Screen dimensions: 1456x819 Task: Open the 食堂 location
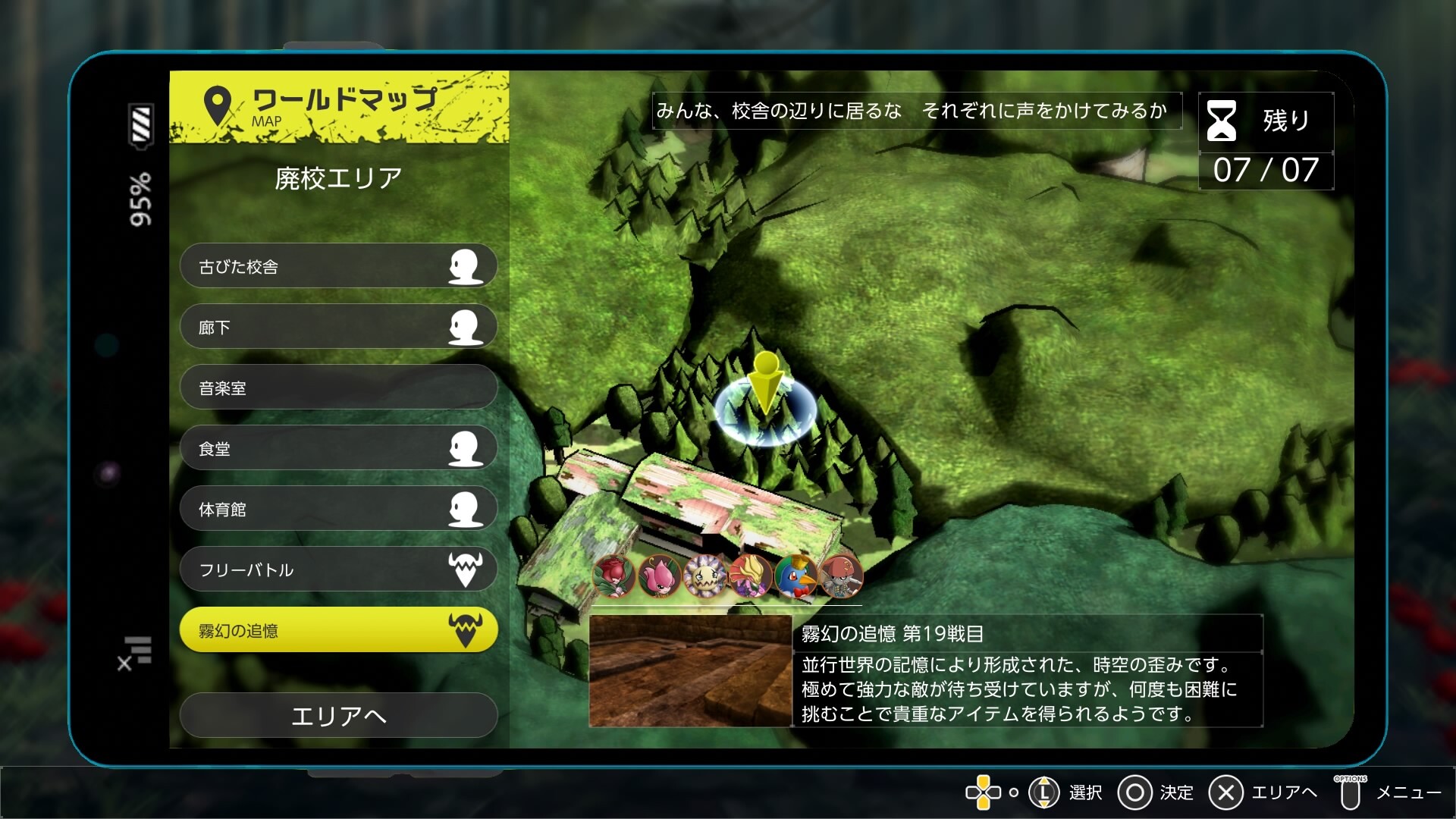click(338, 448)
